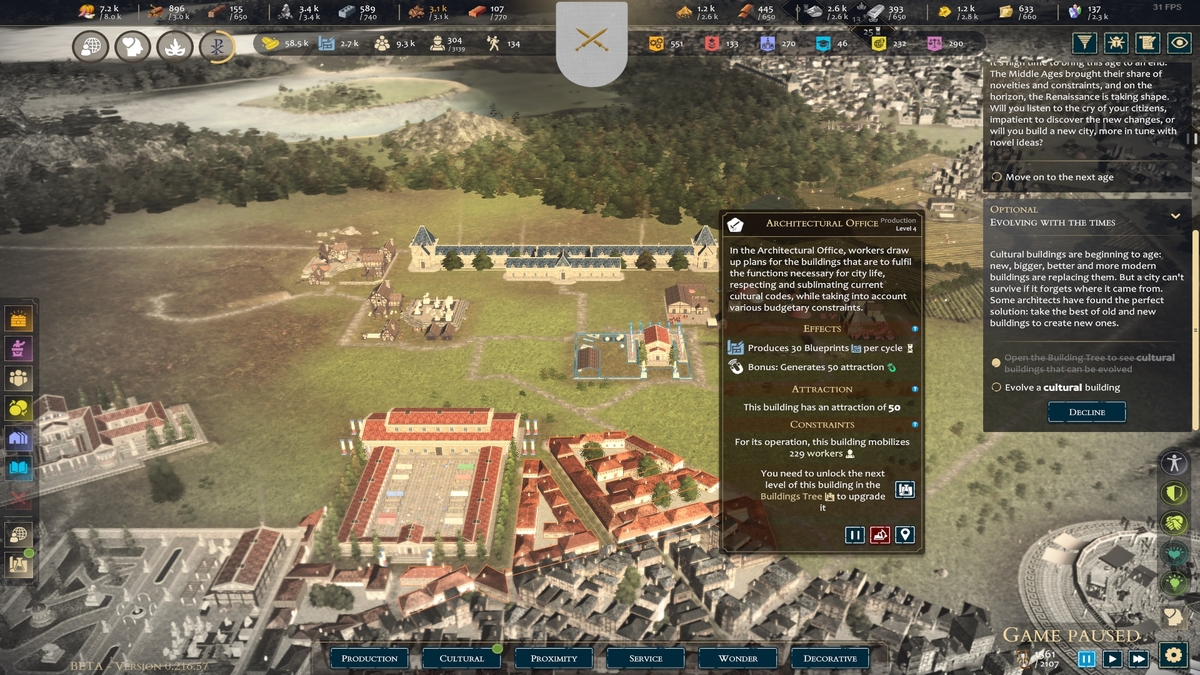Set game speed to fast forward
The width and height of the screenshot is (1200, 675).
(x=1138, y=658)
